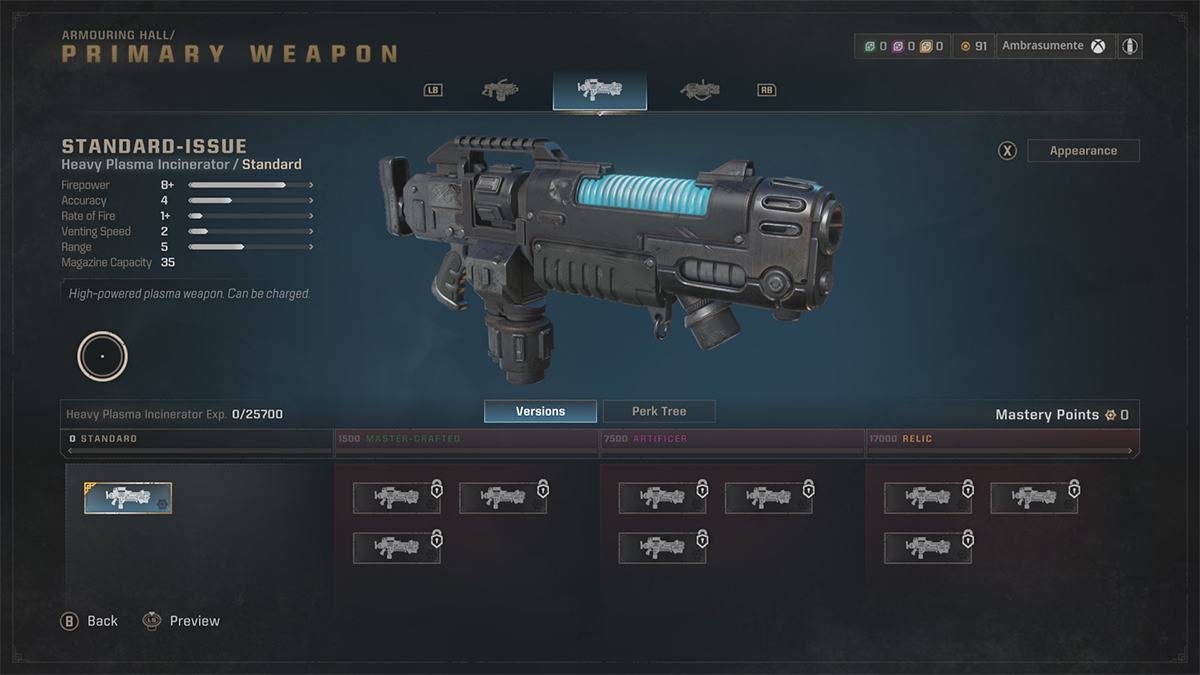Choose the Heavy Plasma Incinerator weapon tab

599,90
